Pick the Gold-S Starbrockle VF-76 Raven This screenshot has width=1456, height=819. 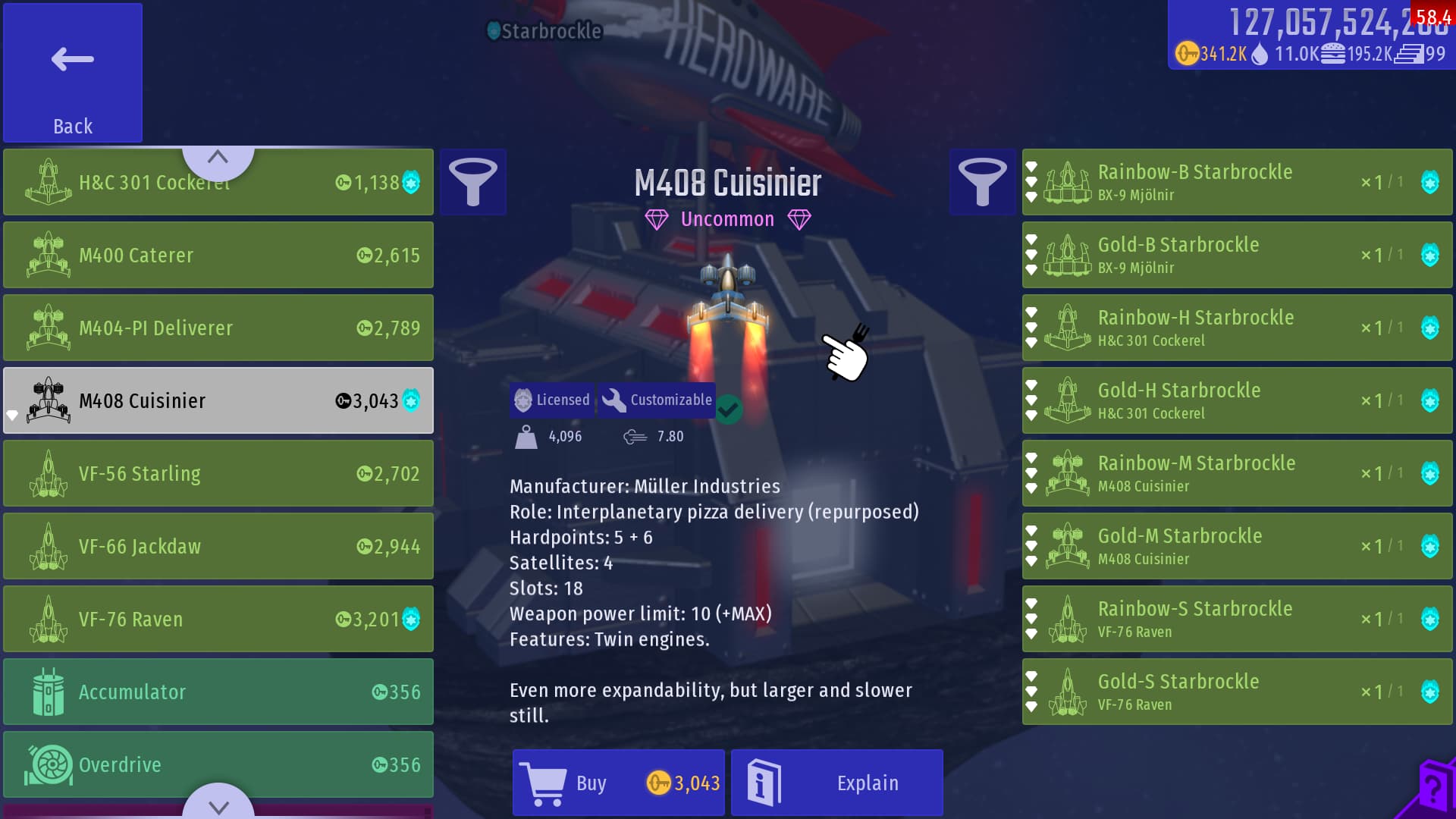pos(1236,692)
